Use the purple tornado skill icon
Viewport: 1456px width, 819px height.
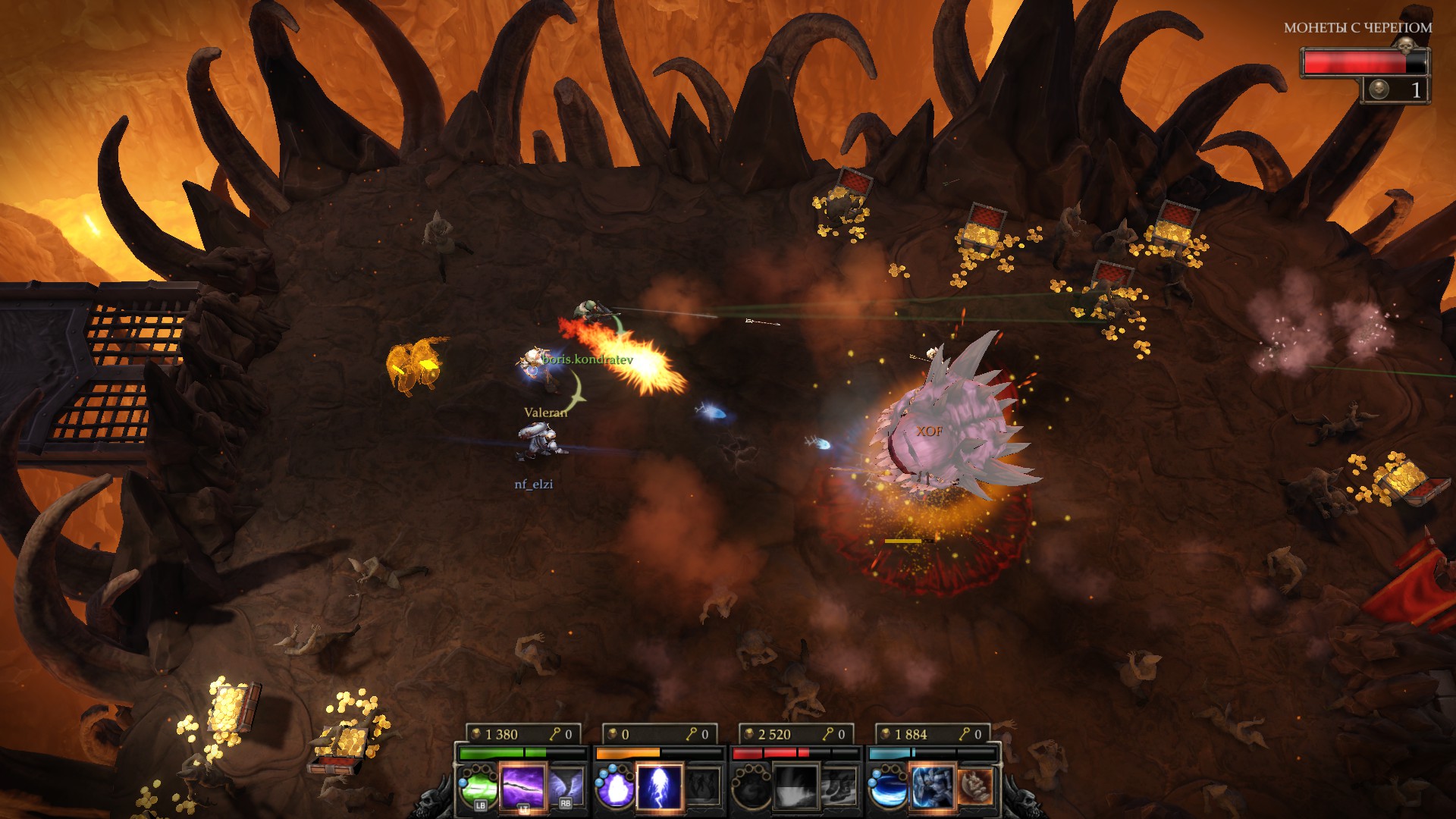click(x=565, y=786)
